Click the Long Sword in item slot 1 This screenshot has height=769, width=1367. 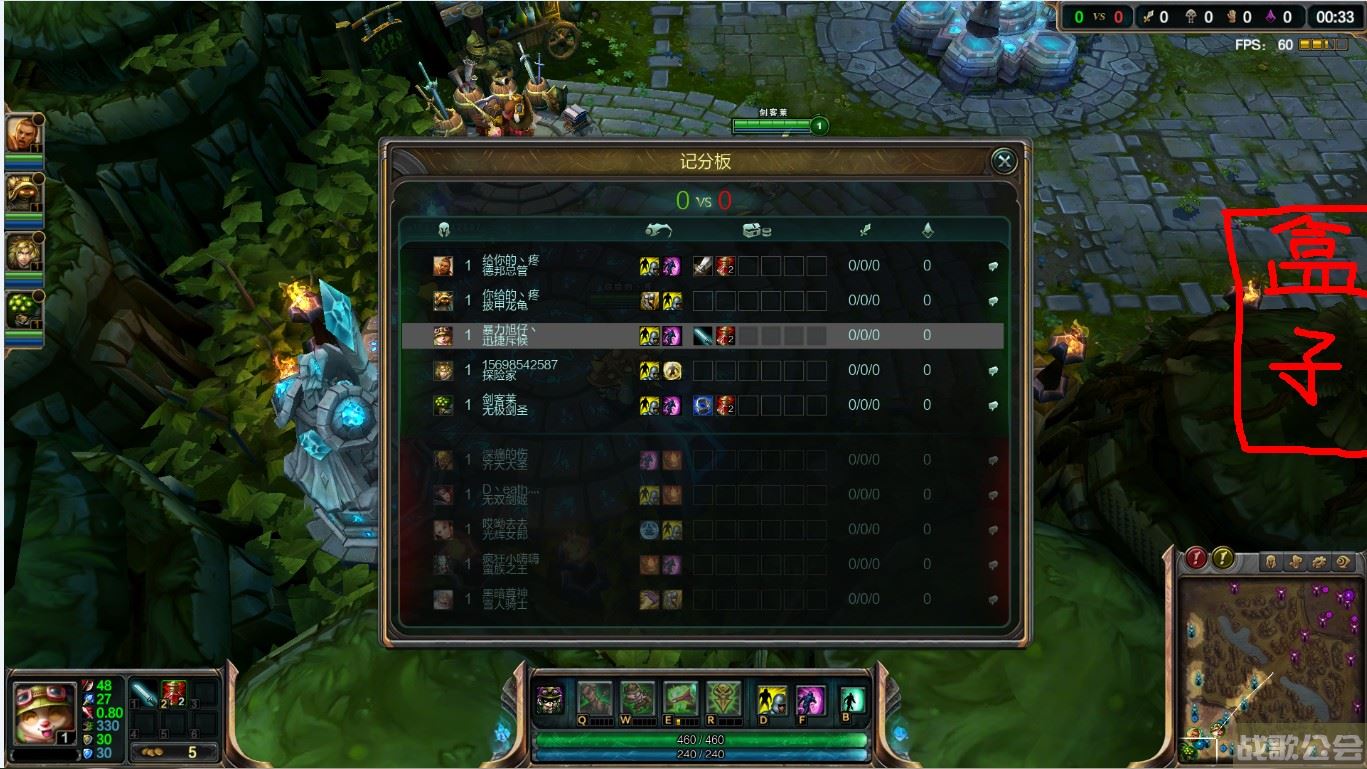pyautogui.click(x=143, y=692)
